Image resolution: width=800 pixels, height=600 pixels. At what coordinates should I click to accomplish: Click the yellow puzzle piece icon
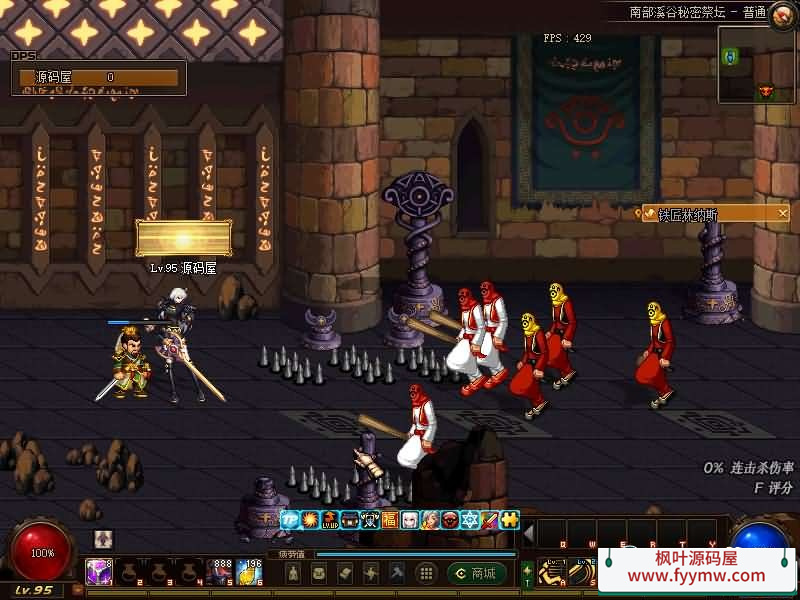pos(510,520)
